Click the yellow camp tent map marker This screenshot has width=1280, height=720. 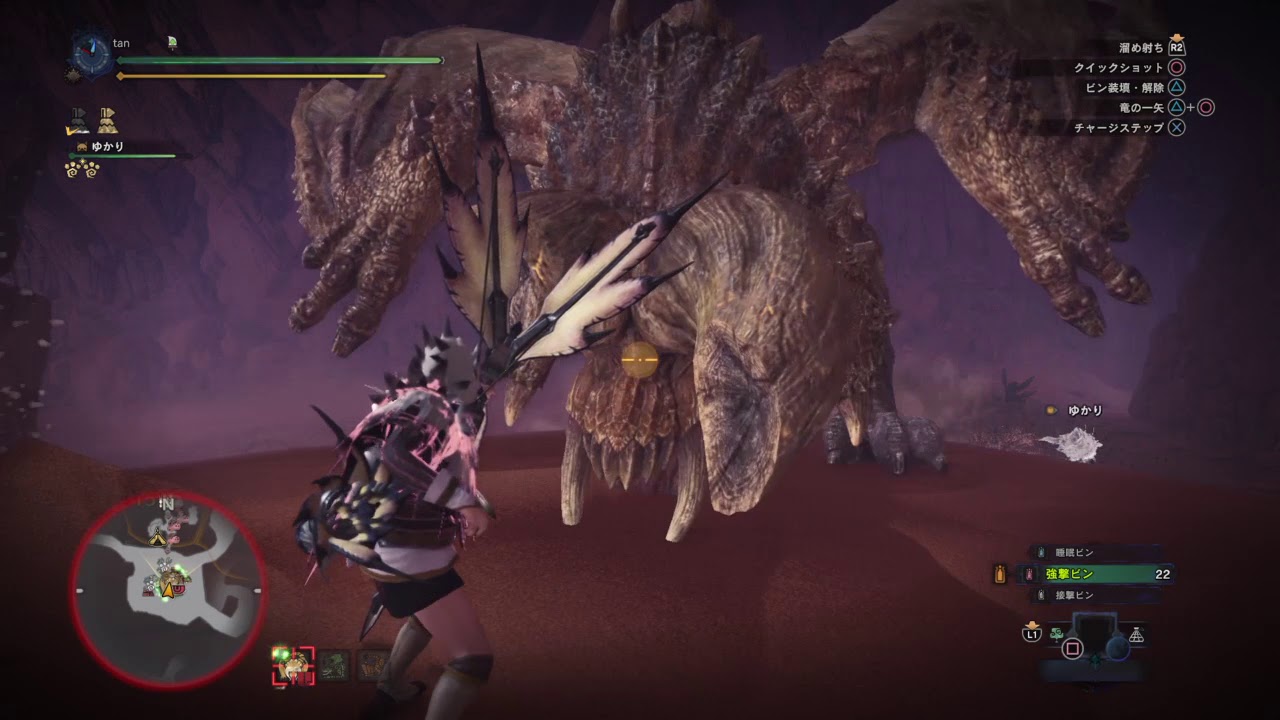point(157,539)
